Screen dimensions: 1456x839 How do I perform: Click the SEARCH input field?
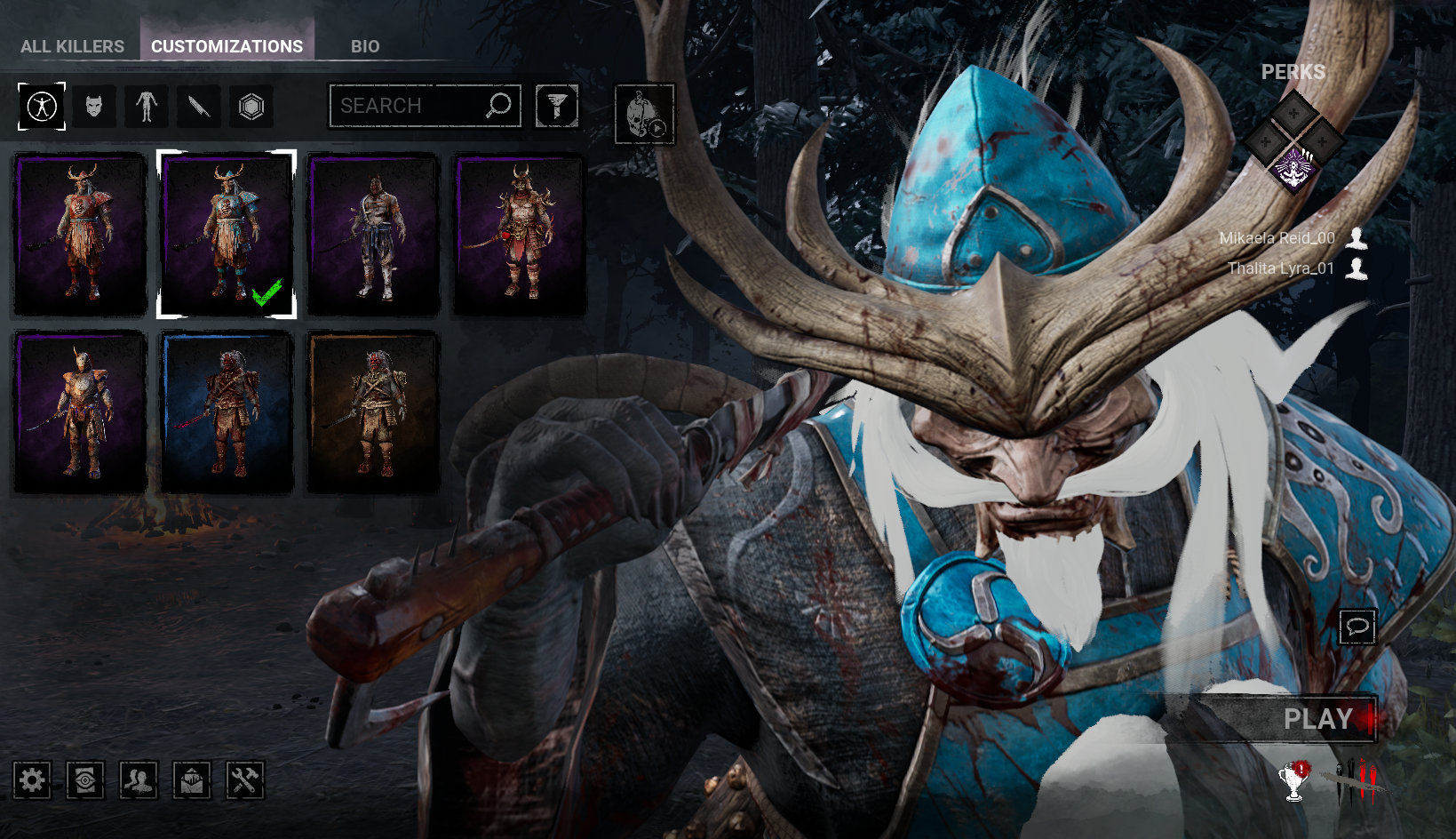click(409, 106)
